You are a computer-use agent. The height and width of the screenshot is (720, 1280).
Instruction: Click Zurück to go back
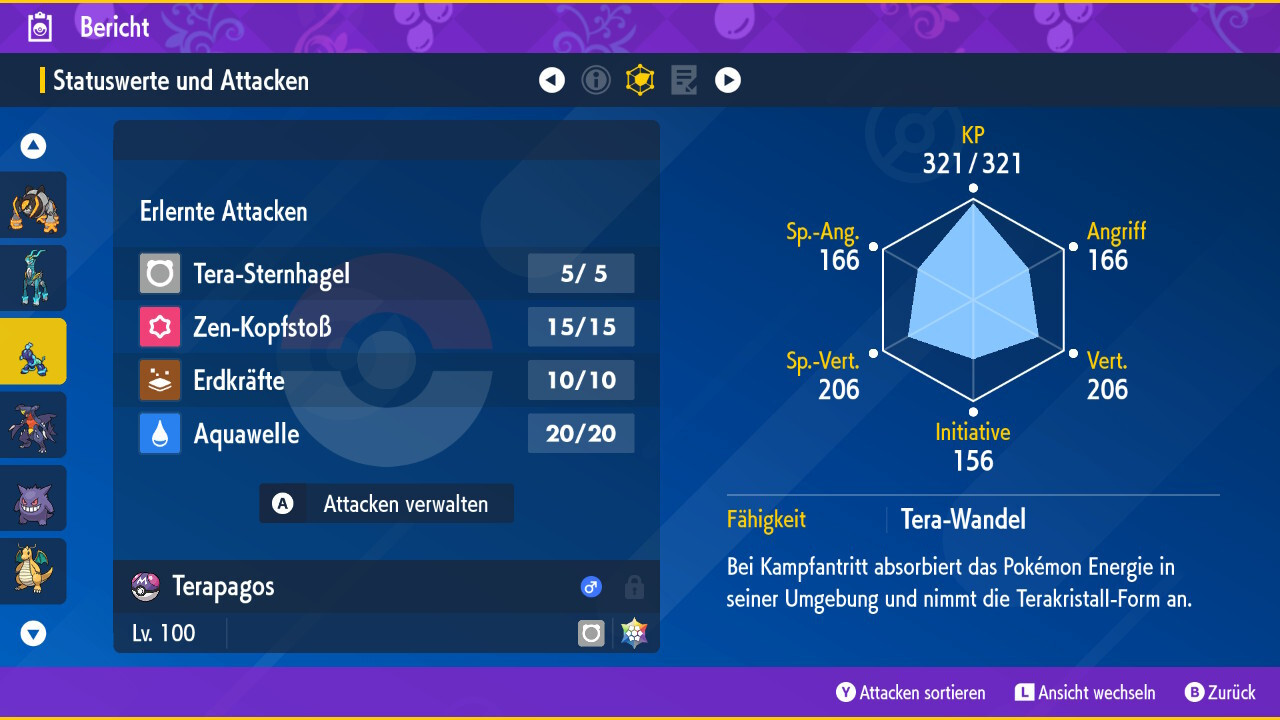click(1220, 692)
